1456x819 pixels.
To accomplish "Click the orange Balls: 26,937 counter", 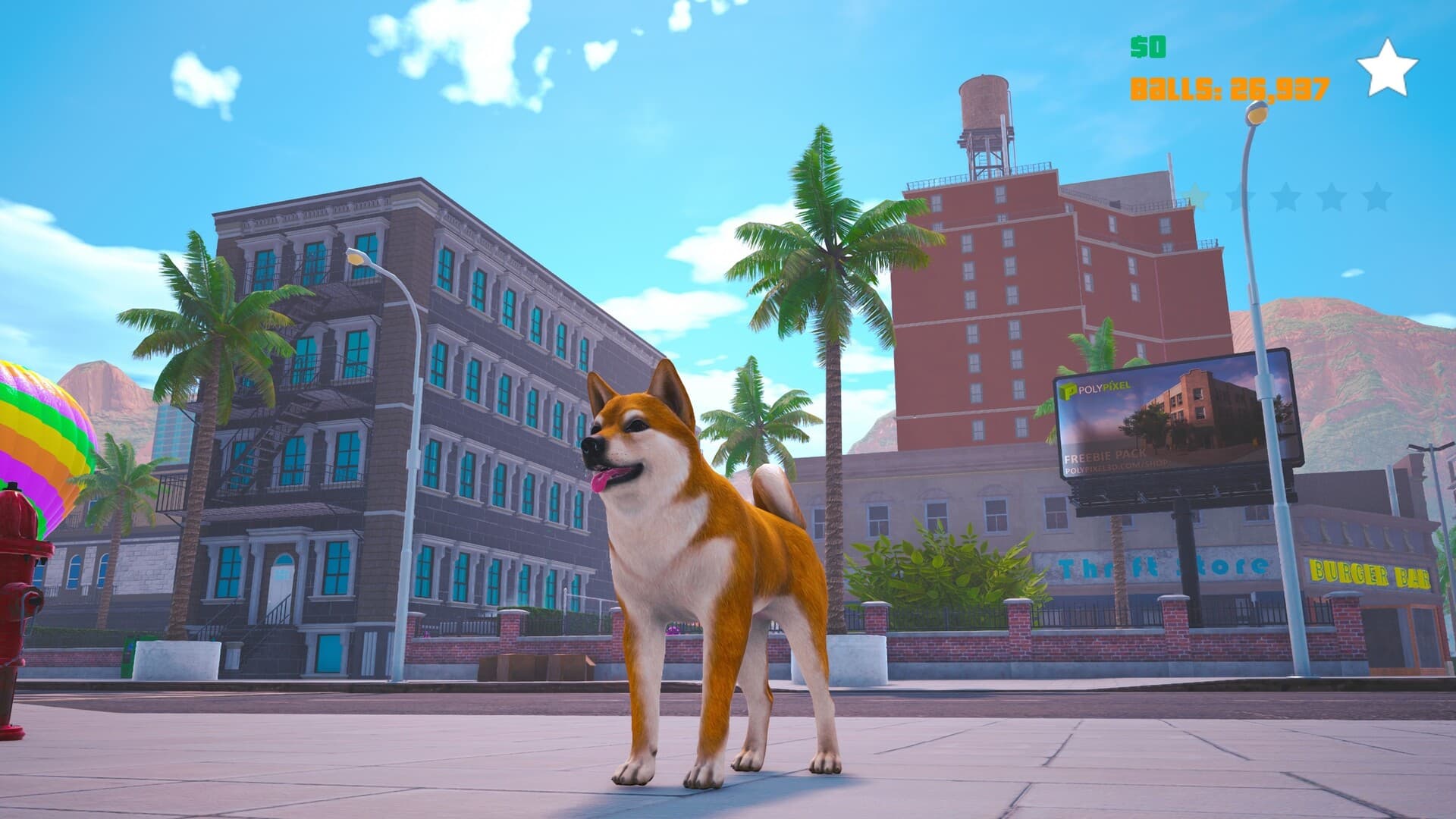I will click(x=1228, y=89).
